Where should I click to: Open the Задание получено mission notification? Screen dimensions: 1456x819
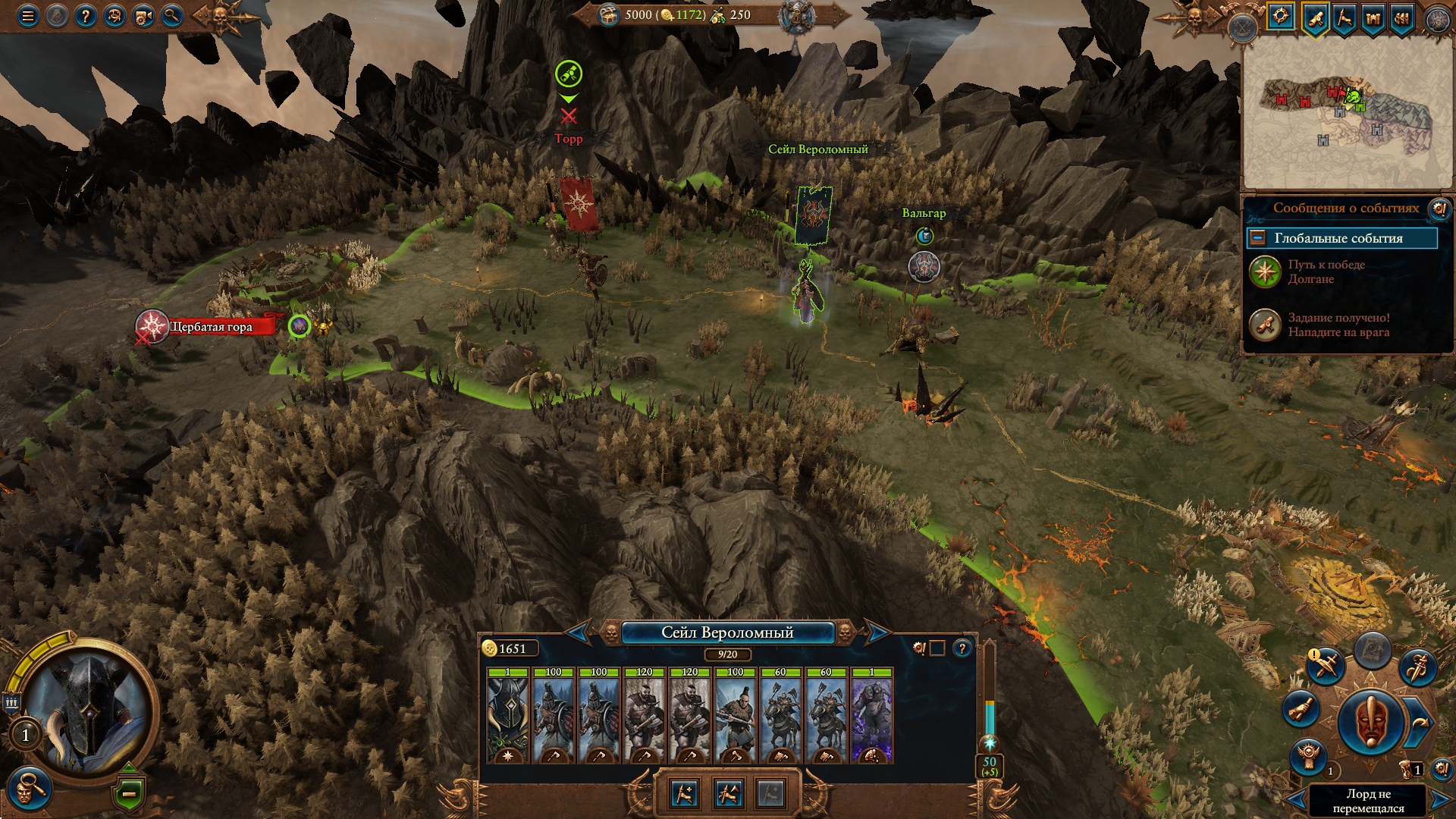[x=1338, y=325]
